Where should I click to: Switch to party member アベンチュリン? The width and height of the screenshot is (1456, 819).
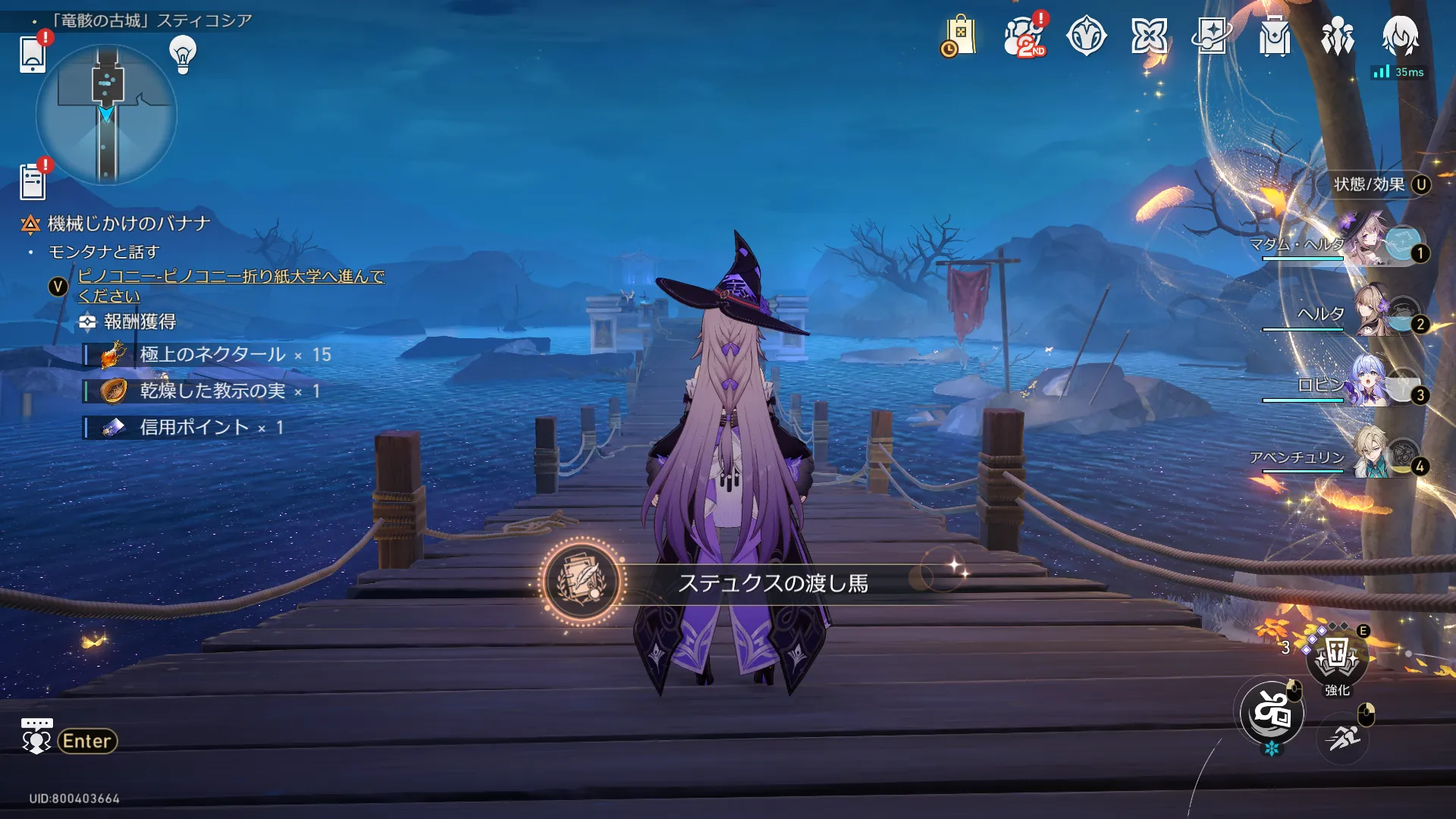(1365, 456)
